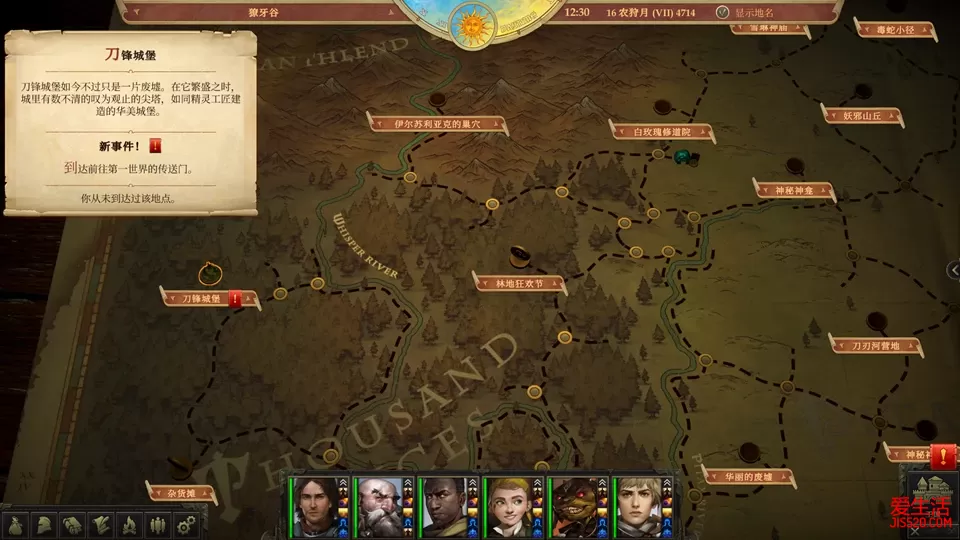Select the blond companion's portrait
This screenshot has width=960, height=540.
pos(643,504)
